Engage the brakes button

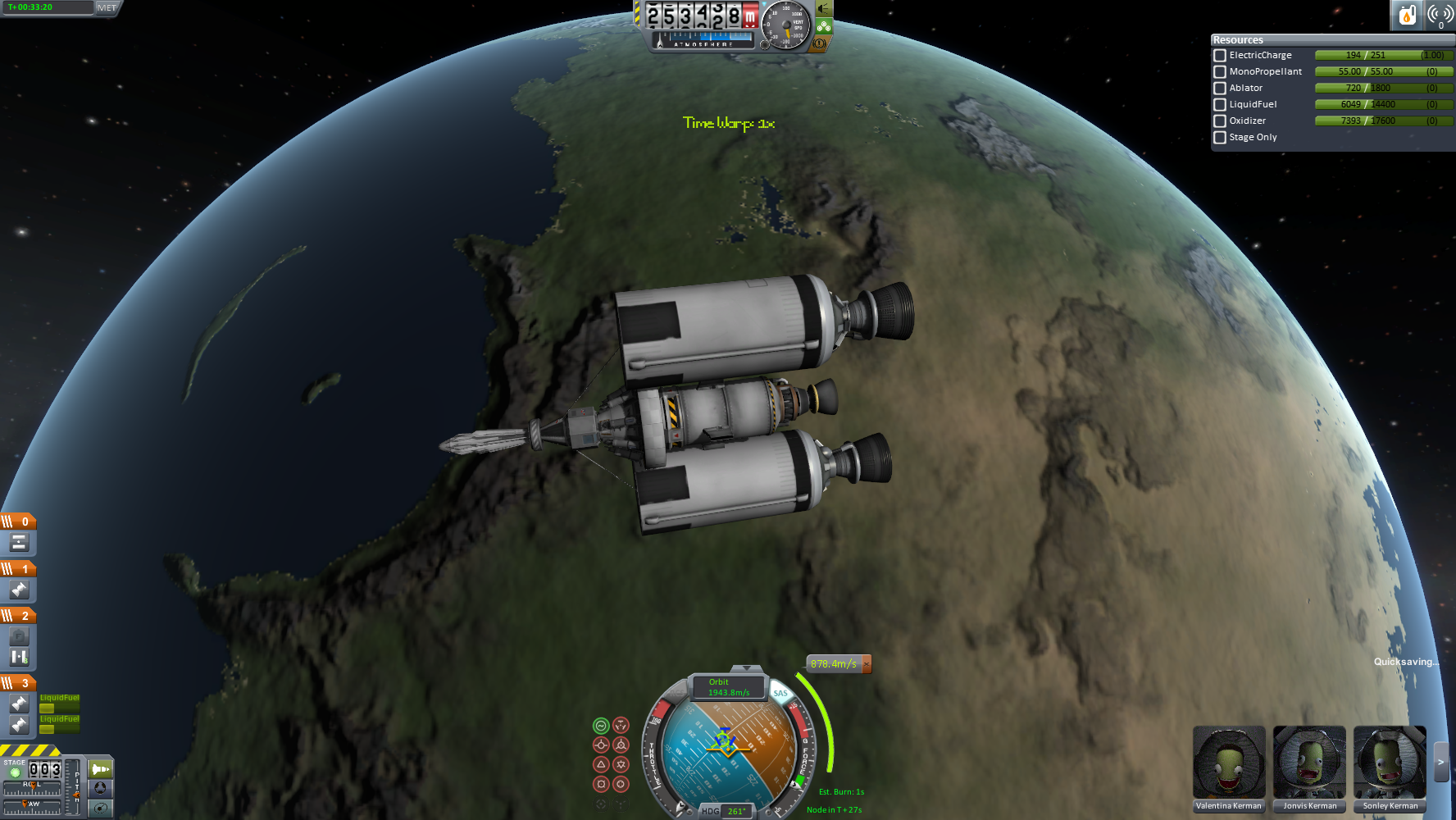[820, 43]
